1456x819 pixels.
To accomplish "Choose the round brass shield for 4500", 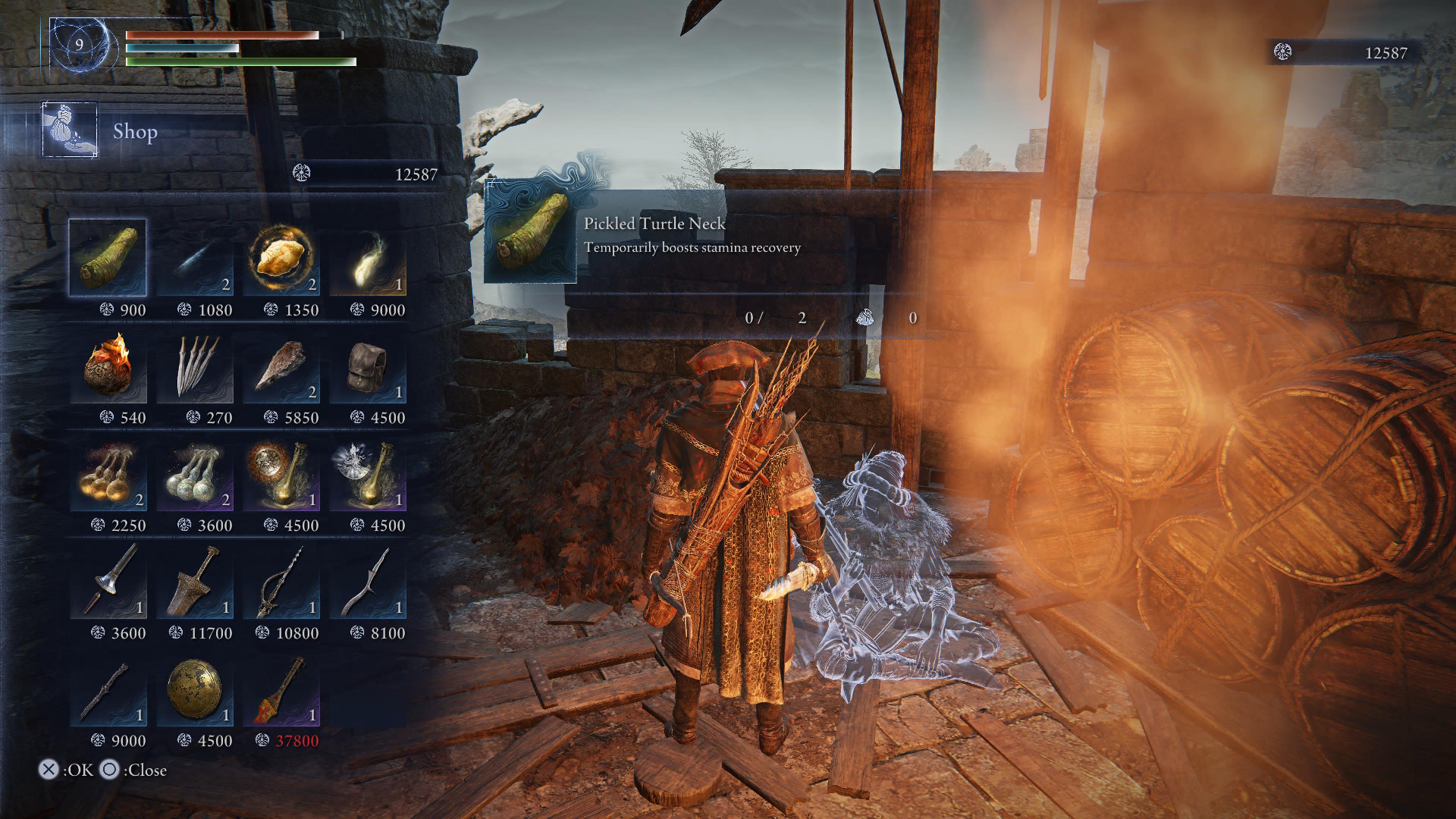I will 195,689.
